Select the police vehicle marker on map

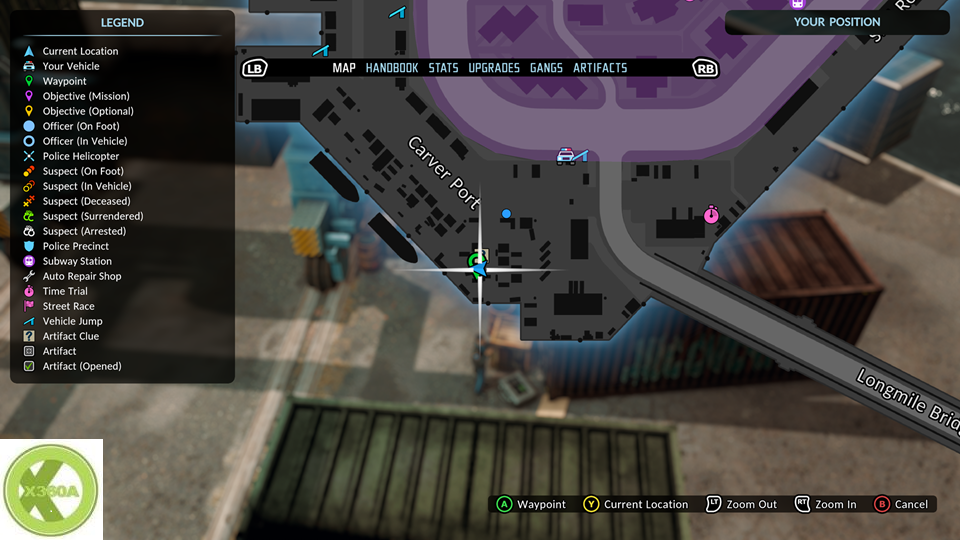tap(566, 156)
